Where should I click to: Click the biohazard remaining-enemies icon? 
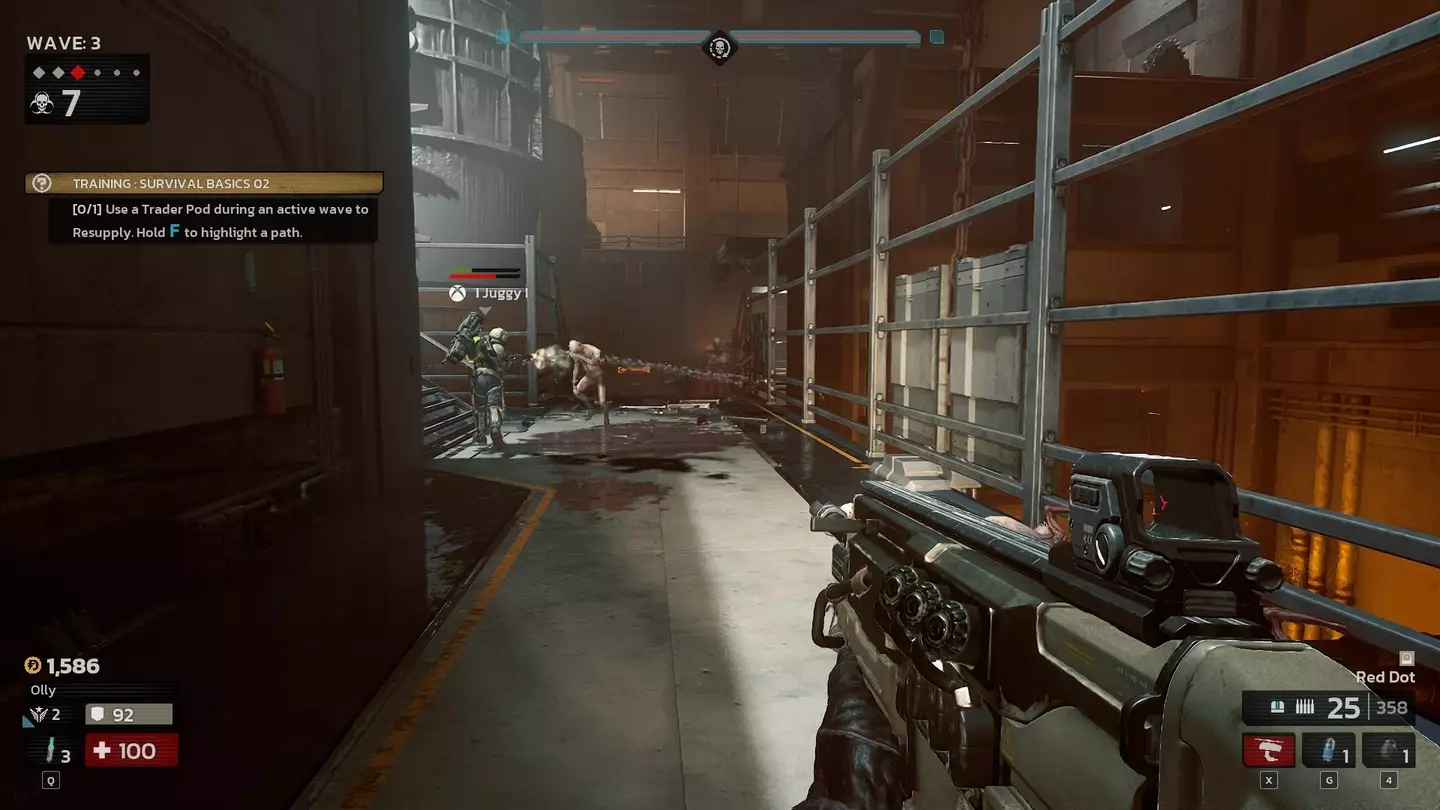coord(42,103)
